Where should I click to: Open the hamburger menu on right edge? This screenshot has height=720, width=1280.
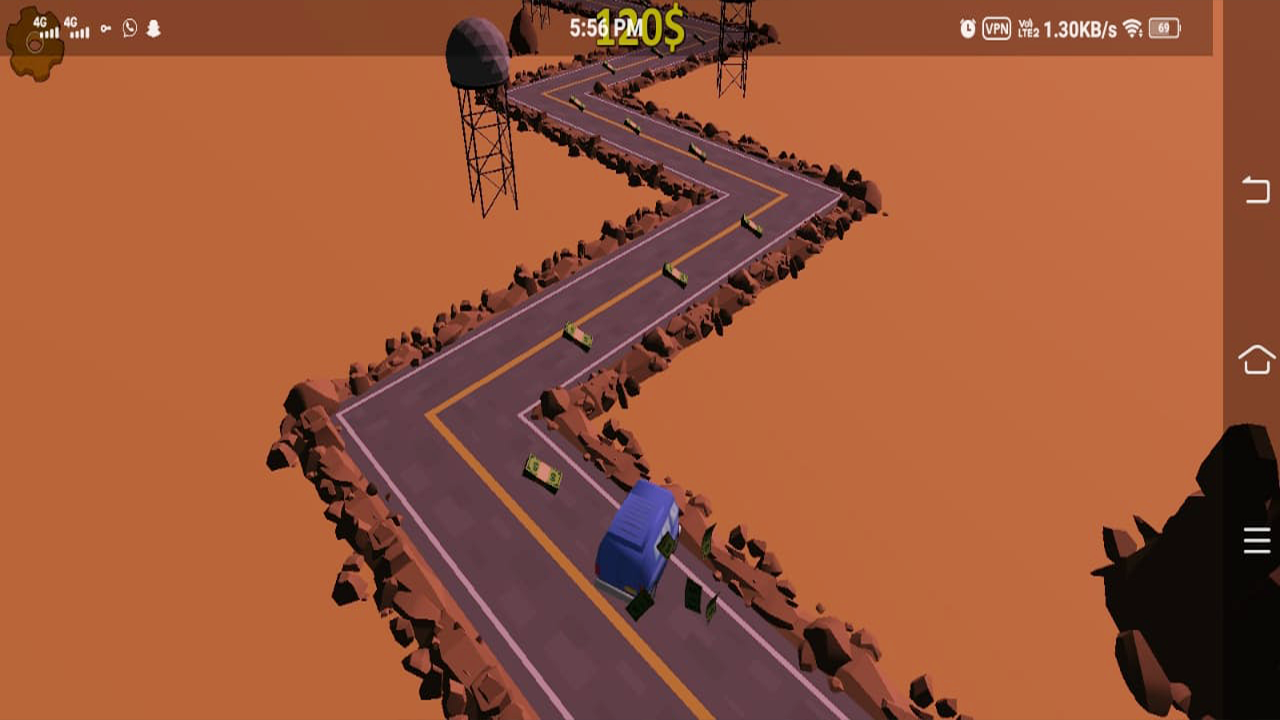[1256, 539]
